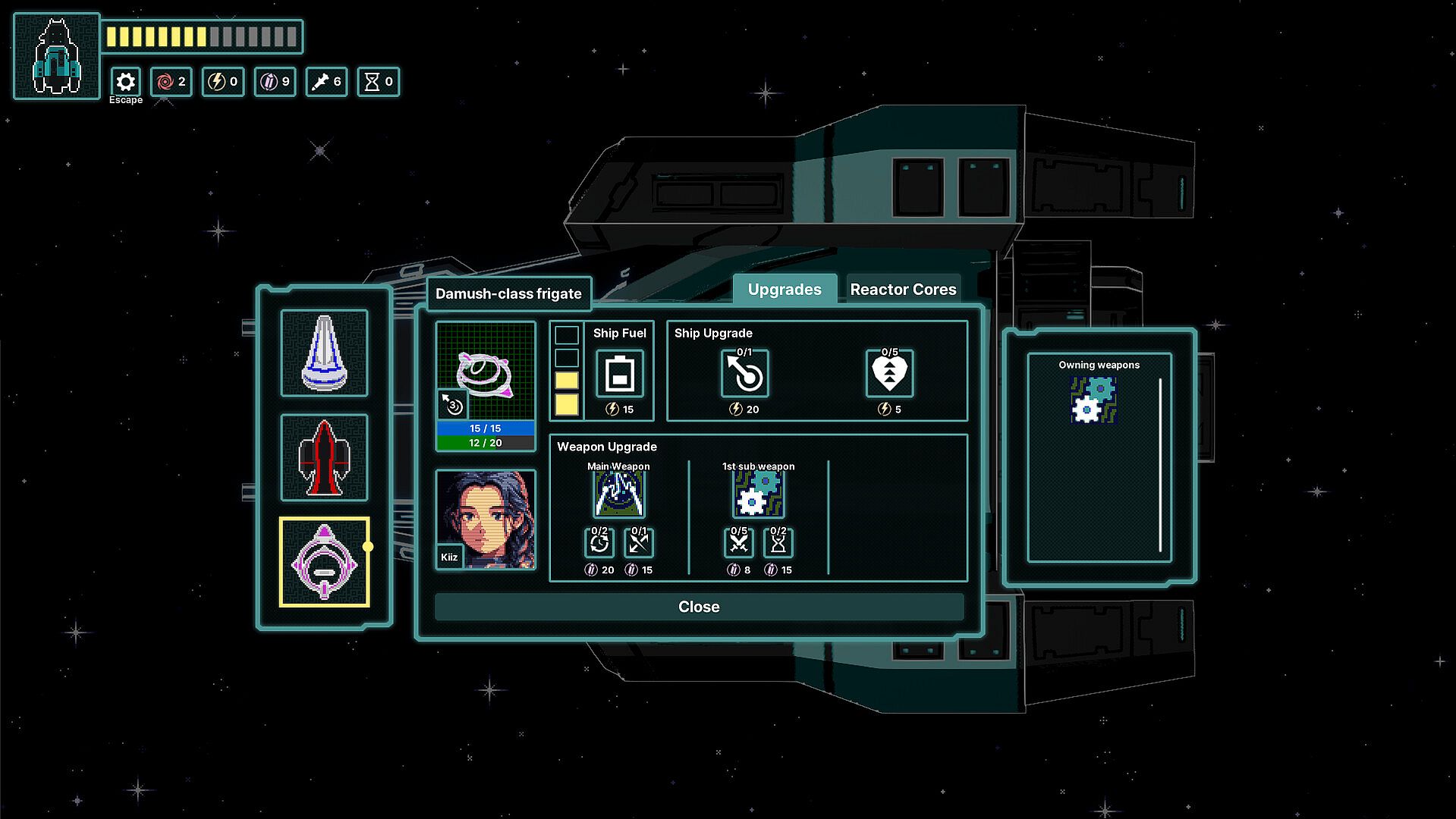This screenshot has width=1456, height=819.
Task: Click the Main Weapon icon
Action: (x=618, y=494)
